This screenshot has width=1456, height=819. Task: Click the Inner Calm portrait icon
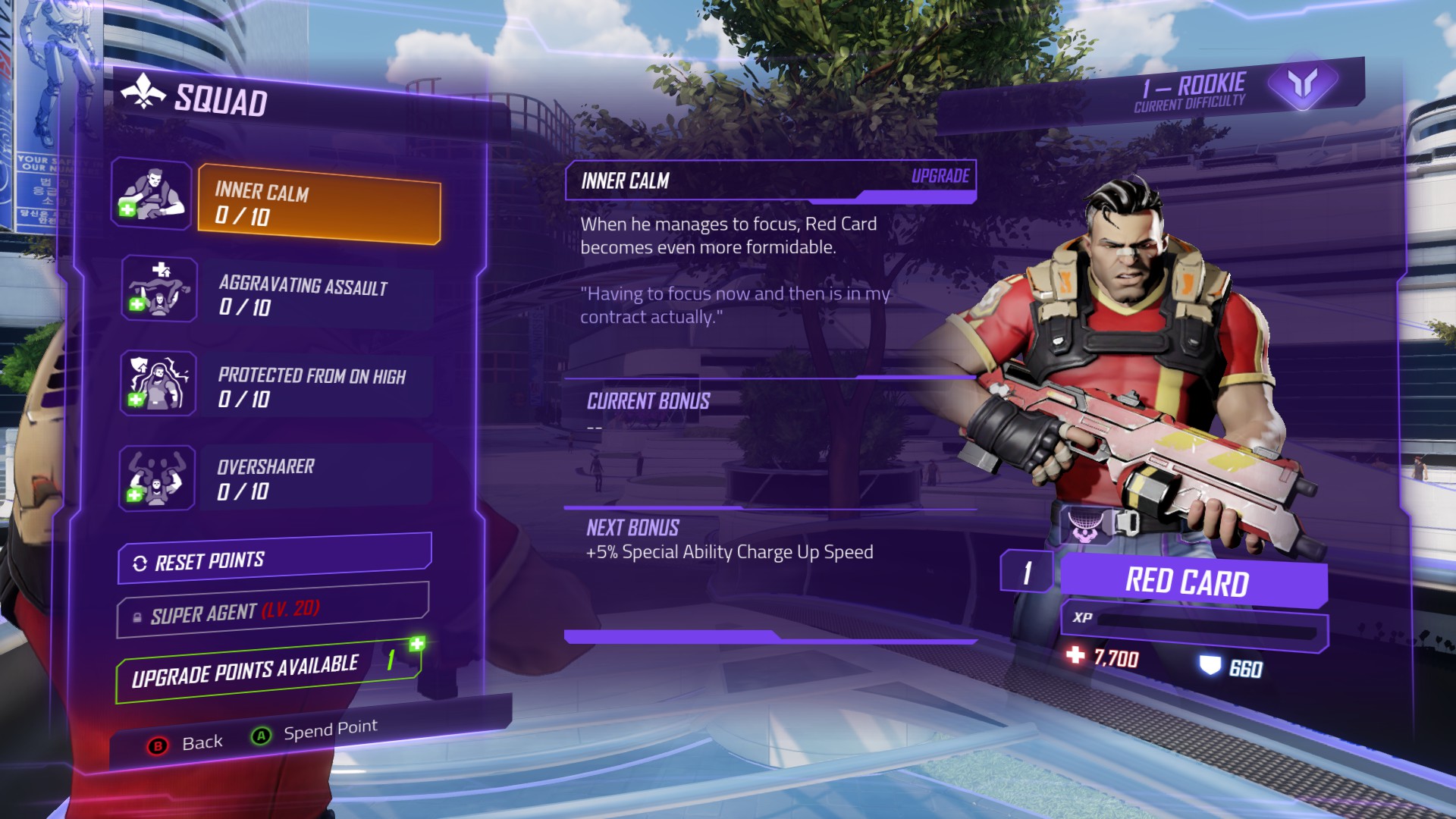[152, 194]
